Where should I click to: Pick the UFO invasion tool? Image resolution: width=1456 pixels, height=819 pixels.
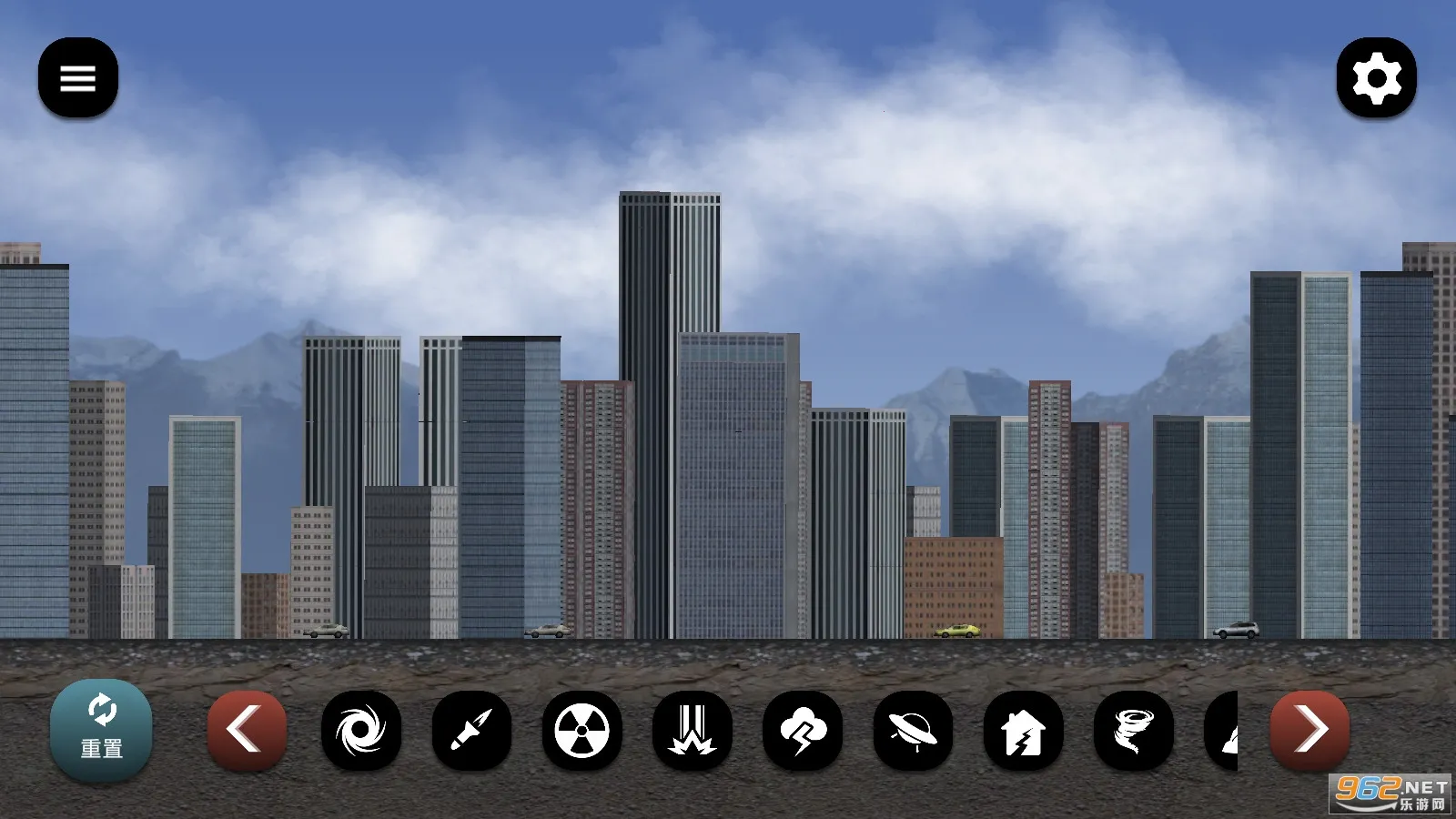[913, 731]
